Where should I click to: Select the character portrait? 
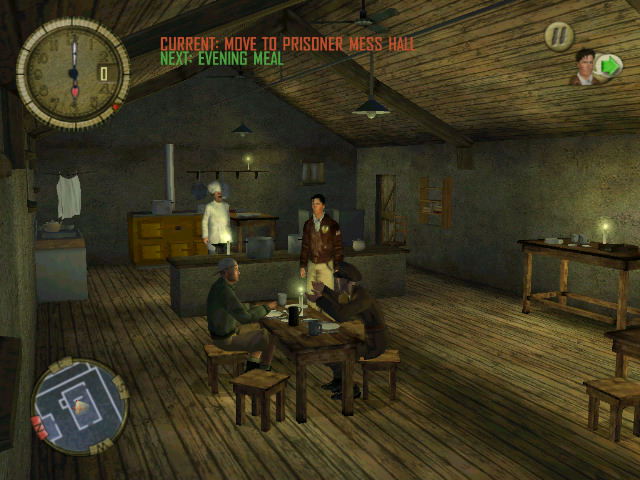pyautogui.click(x=583, y=67)
